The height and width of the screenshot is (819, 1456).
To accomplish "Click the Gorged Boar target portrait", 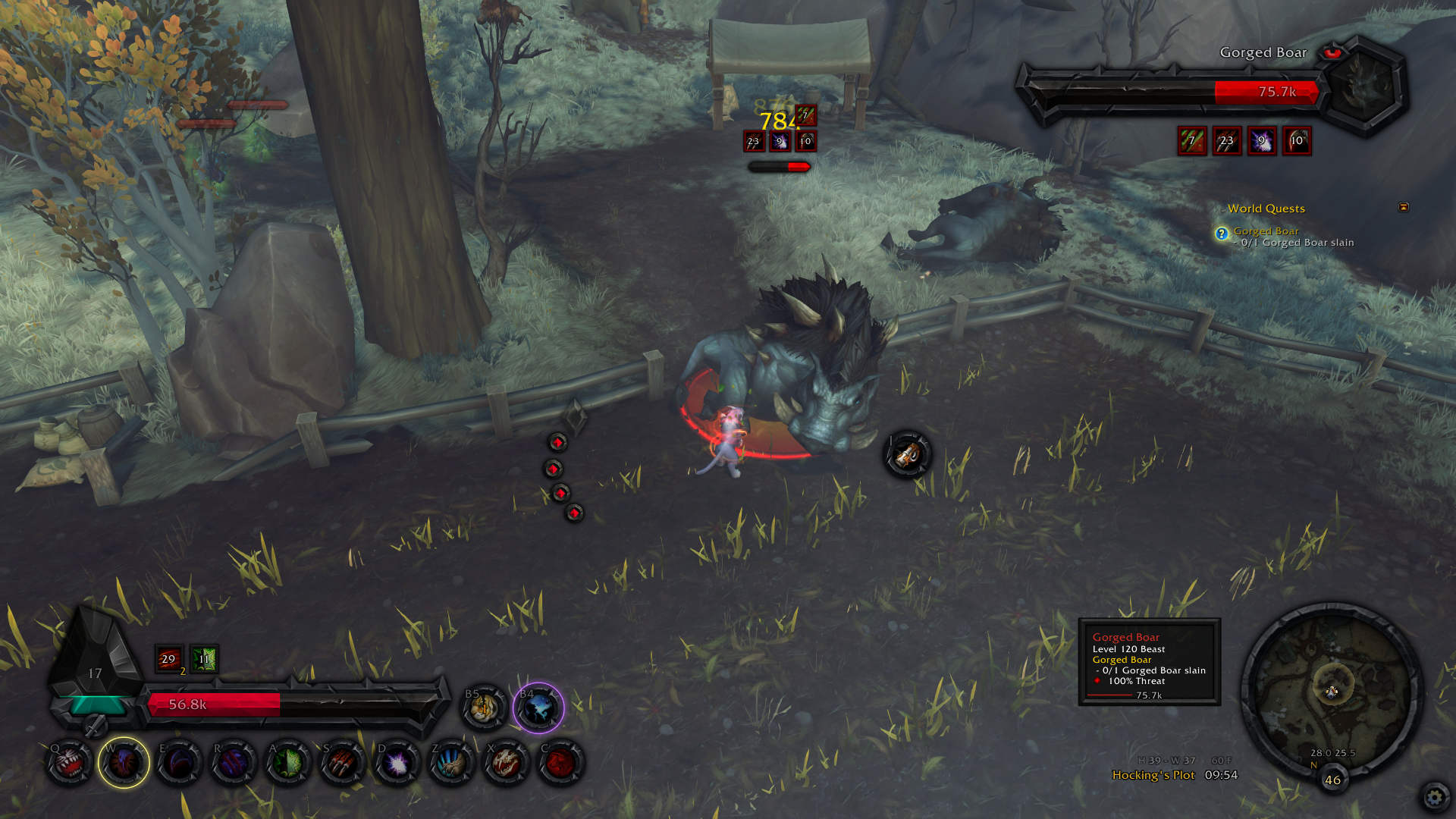I will point(1363,85).
